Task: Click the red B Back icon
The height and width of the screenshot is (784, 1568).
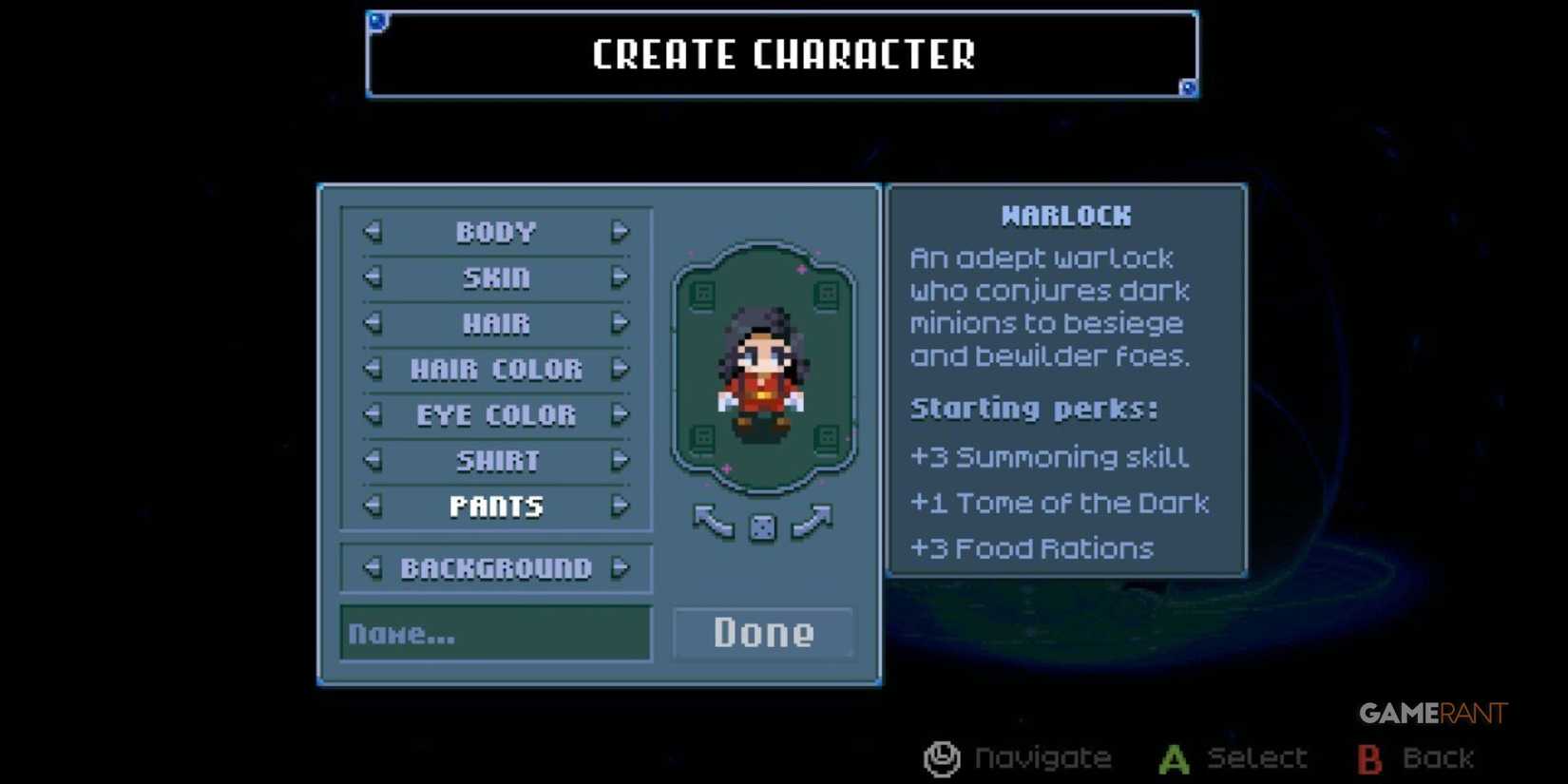Action: (x=1370, y=757)
